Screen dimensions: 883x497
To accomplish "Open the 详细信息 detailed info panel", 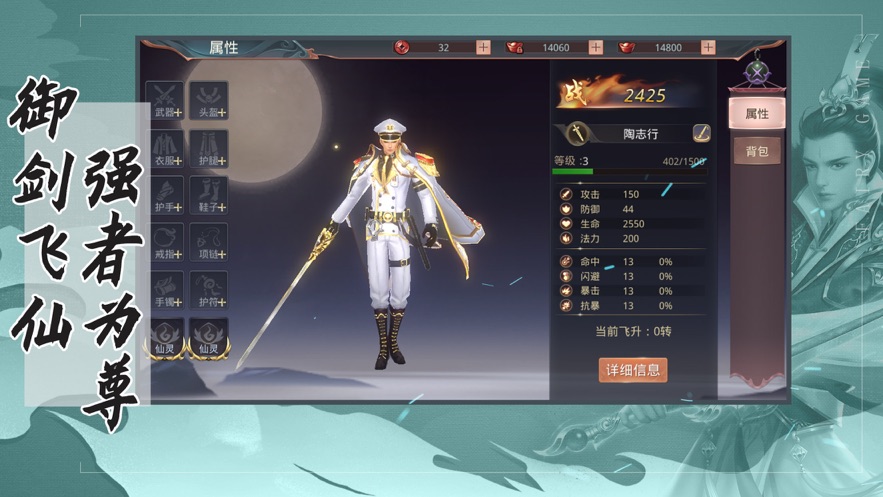I will [632, 369].
